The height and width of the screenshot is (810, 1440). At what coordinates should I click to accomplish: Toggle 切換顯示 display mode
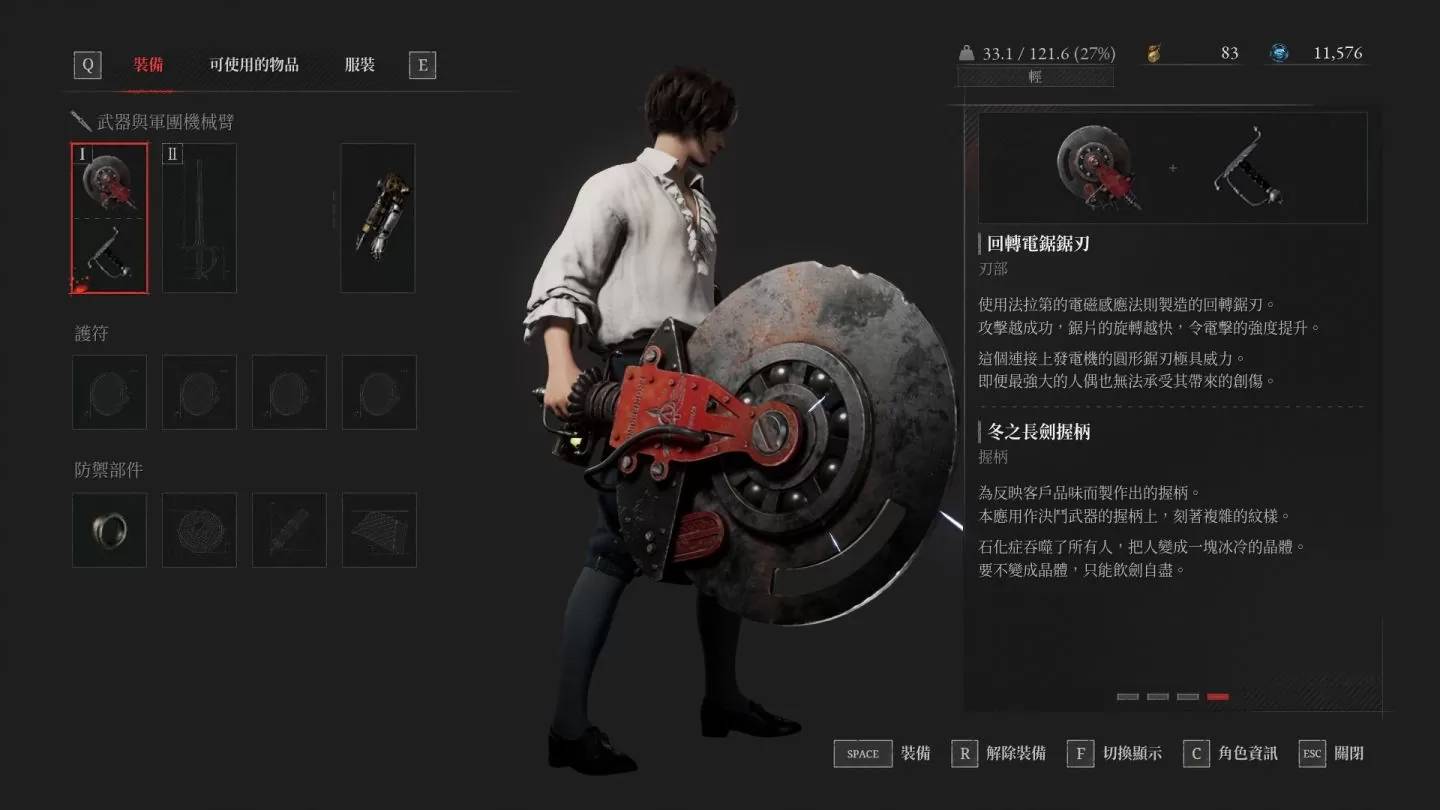coord(1115,753)
